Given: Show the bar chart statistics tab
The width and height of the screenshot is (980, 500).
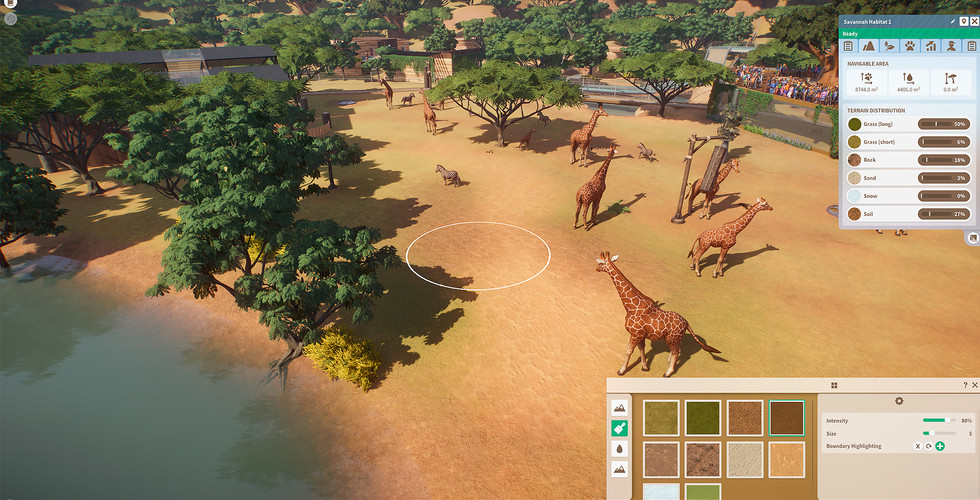Looking at the screenshot, I should click(x=930, y=45).
